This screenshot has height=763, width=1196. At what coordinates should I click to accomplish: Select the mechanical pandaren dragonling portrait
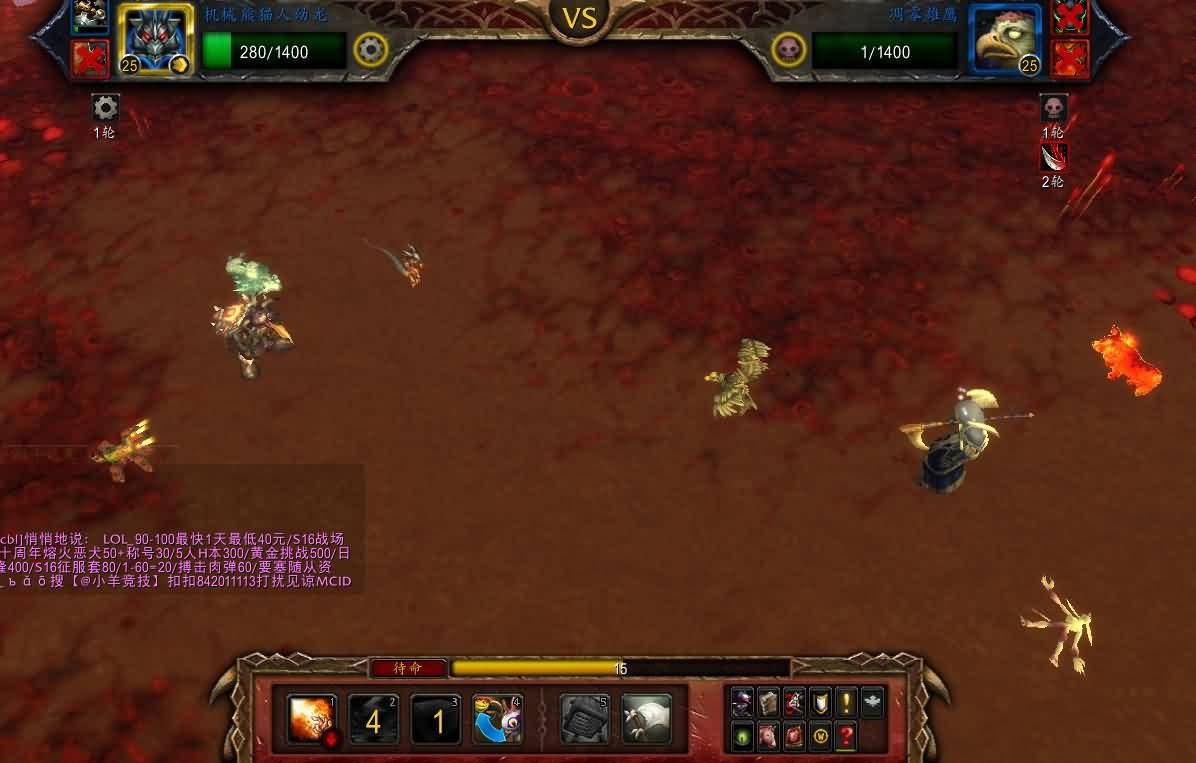coord(157,40)
